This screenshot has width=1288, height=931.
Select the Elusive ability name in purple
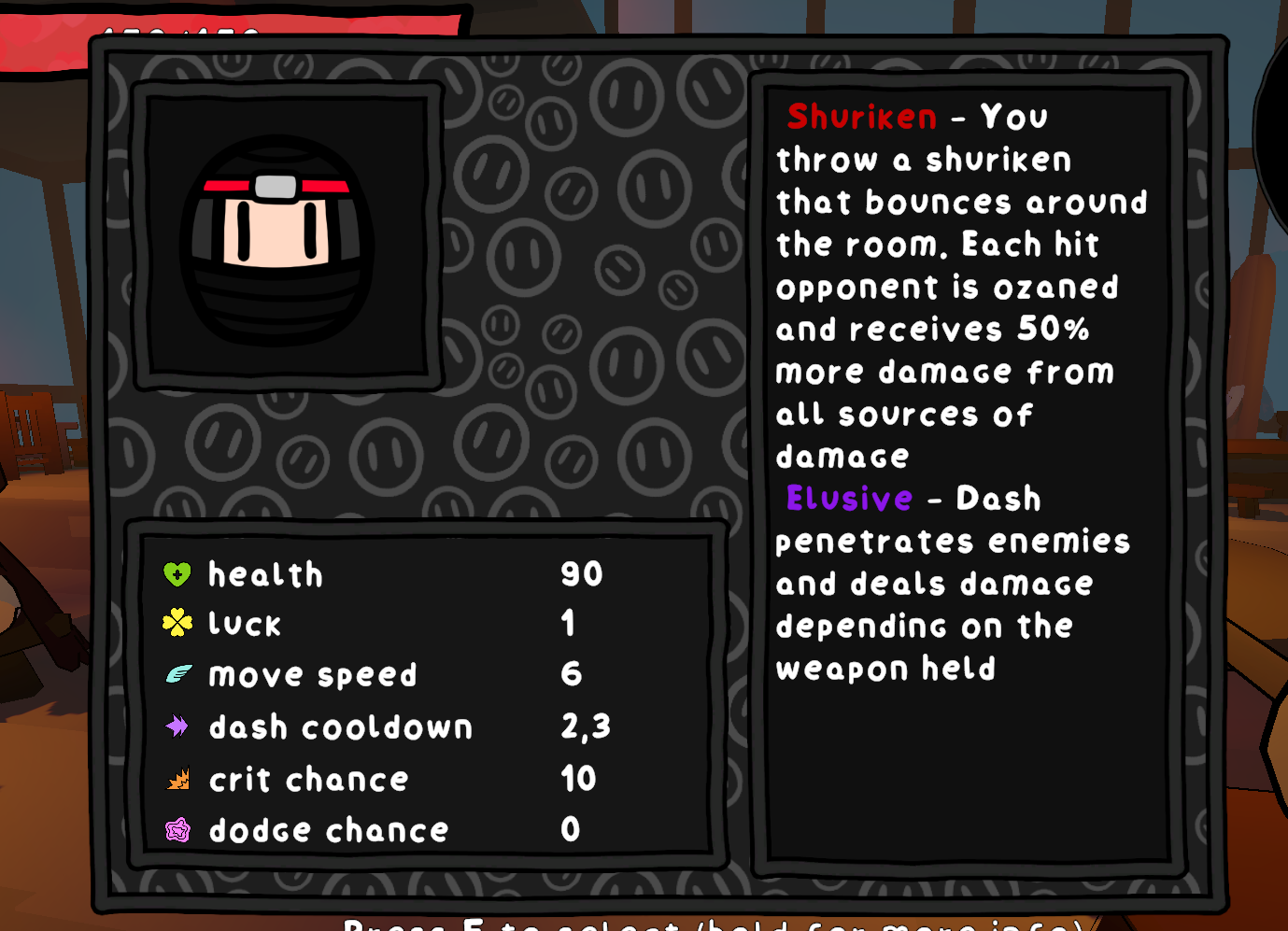848,499
